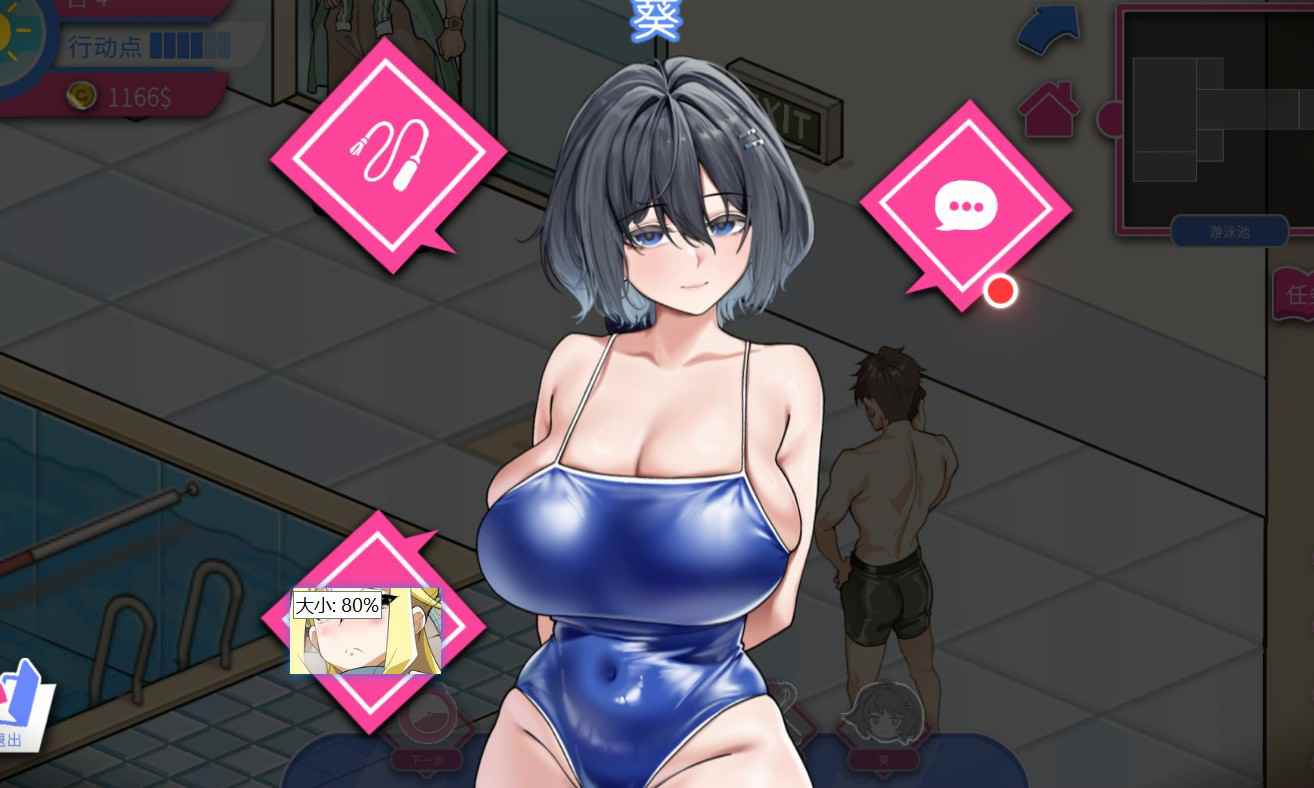The height and width of the screenshot is (788, 1314).
Task: Open the dark room minimap
Action: pos(1195,120)
